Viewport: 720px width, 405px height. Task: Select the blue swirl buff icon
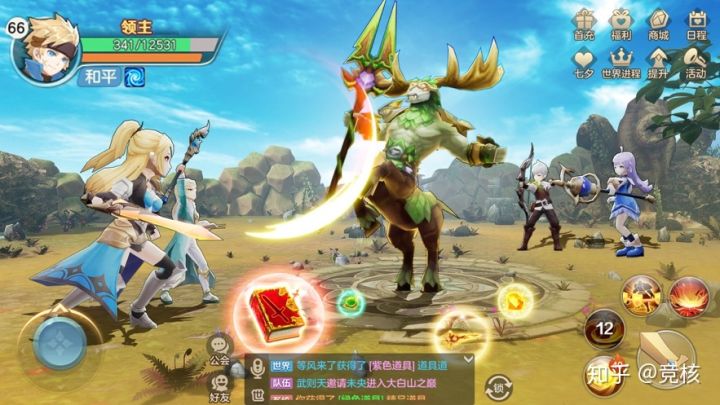coord(134,77)
